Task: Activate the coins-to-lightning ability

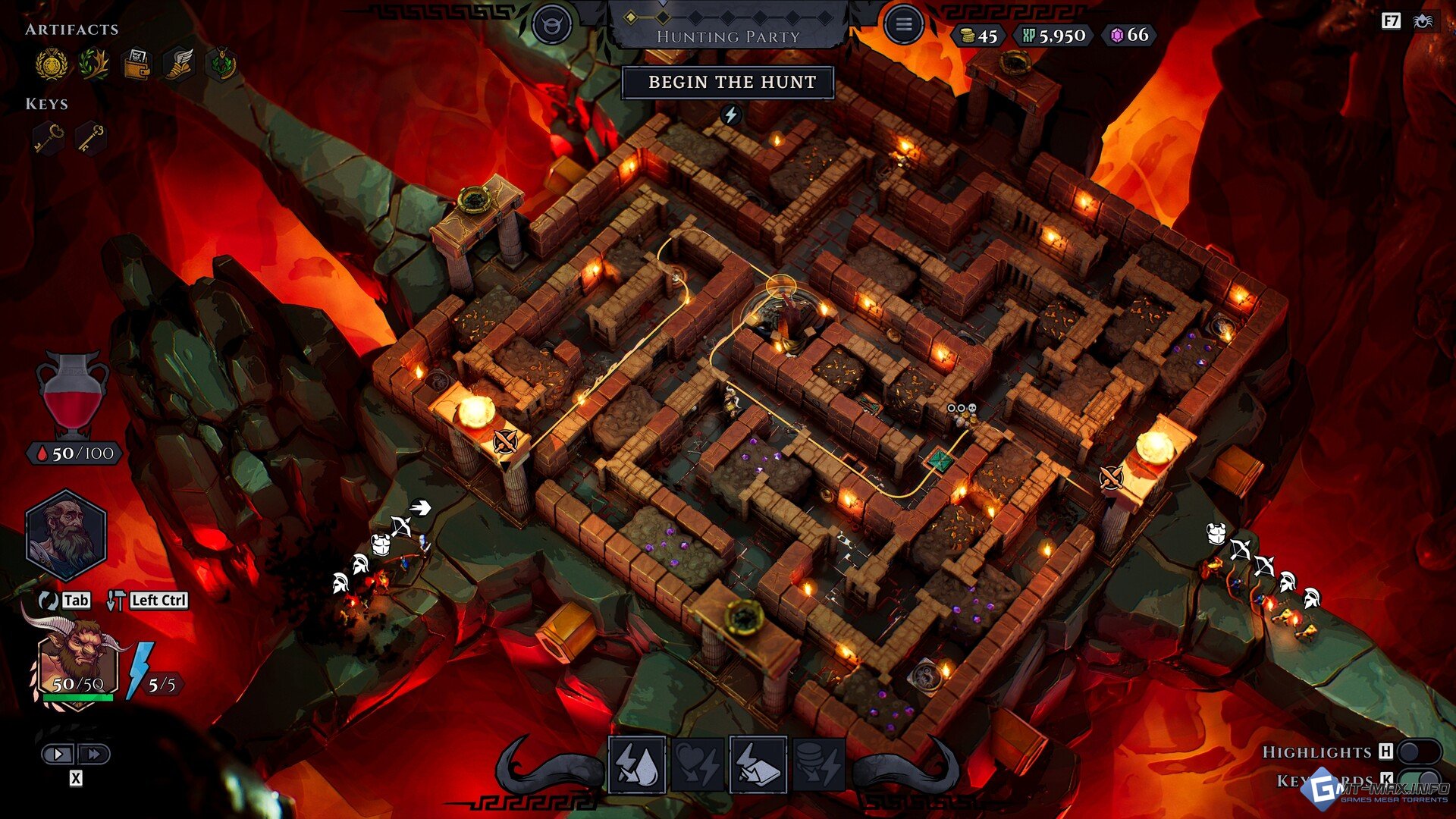Action: [819, 764]
